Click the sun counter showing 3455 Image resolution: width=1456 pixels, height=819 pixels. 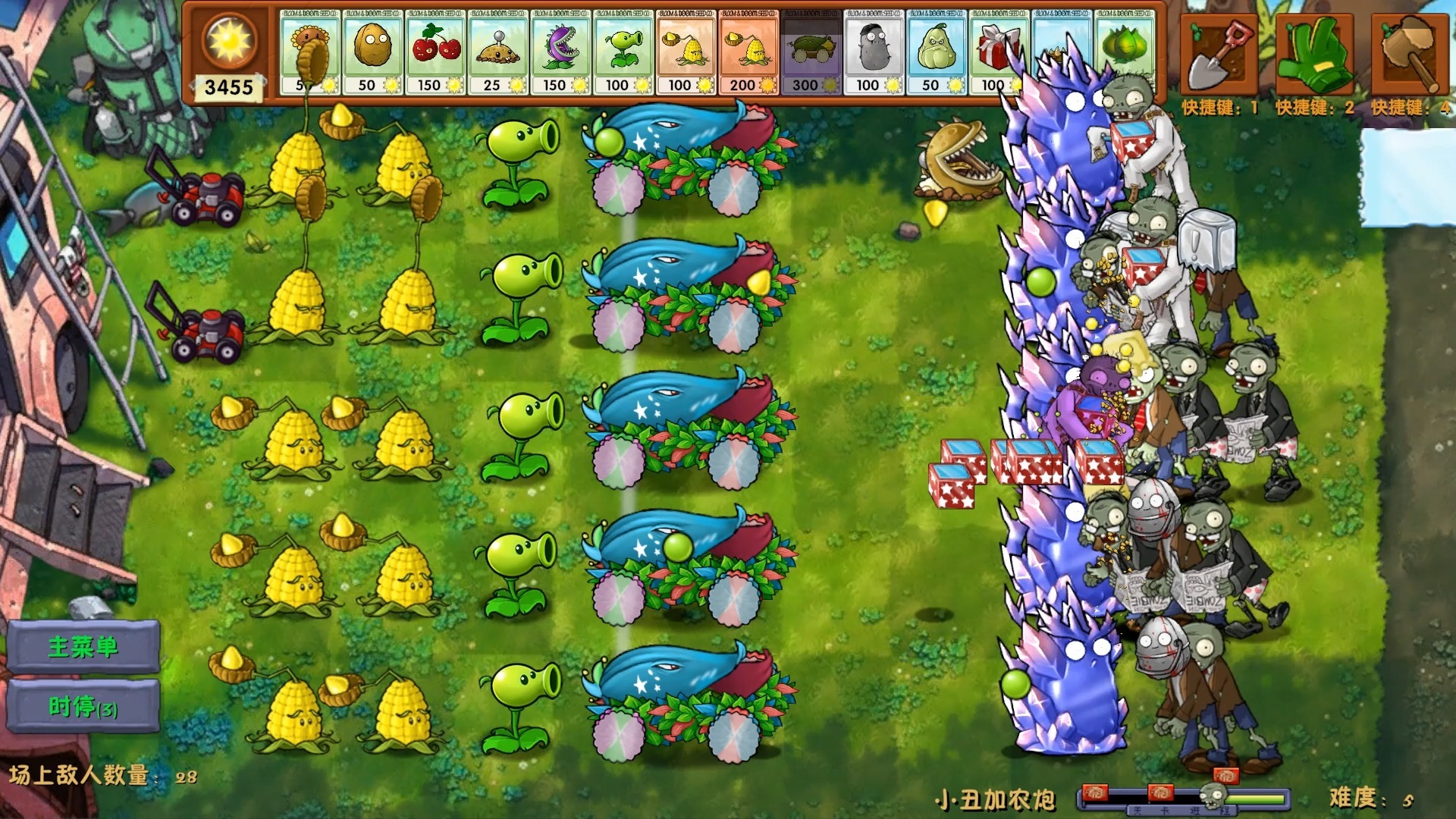(x=227, y=87)
